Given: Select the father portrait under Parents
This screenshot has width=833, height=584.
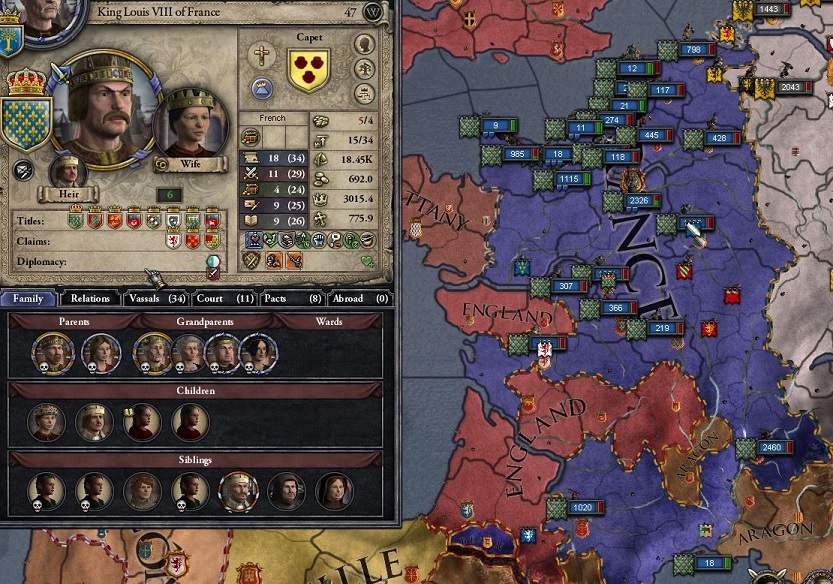Looking at the screenshot, I should pos(52,351).
